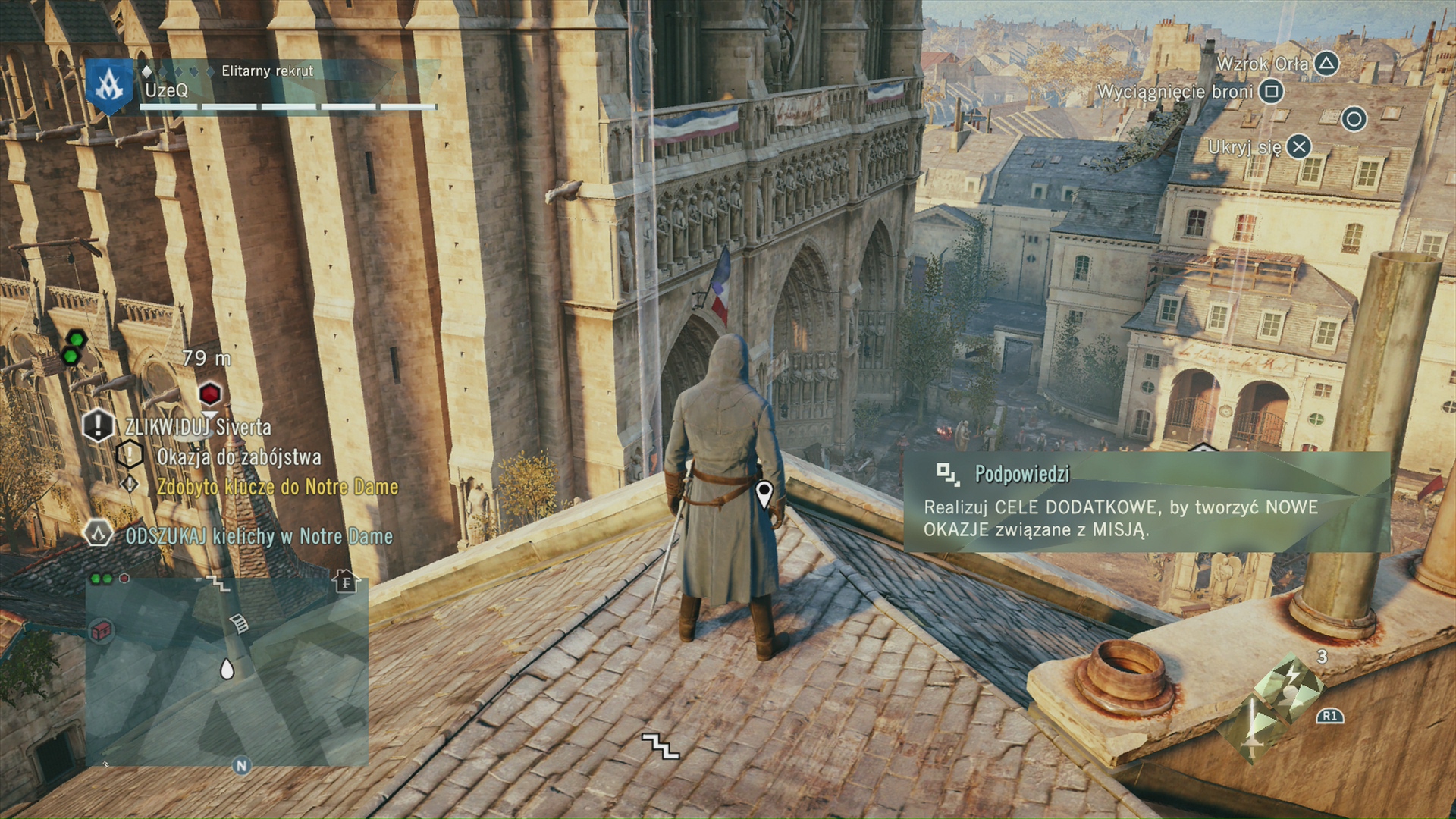1456x819 pixels.
Task: Click the house icon on the minimap edge
Action: coord(346,582)
